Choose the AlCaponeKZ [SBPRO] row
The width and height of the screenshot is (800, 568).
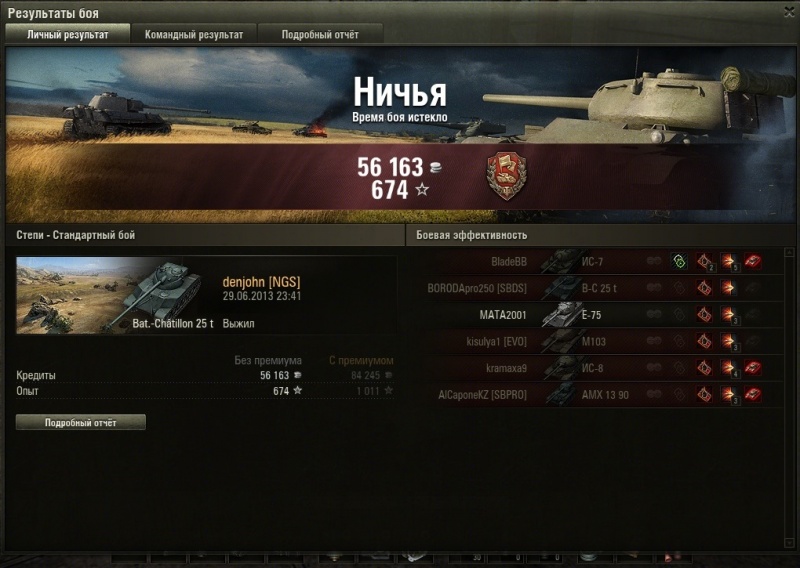600,395
